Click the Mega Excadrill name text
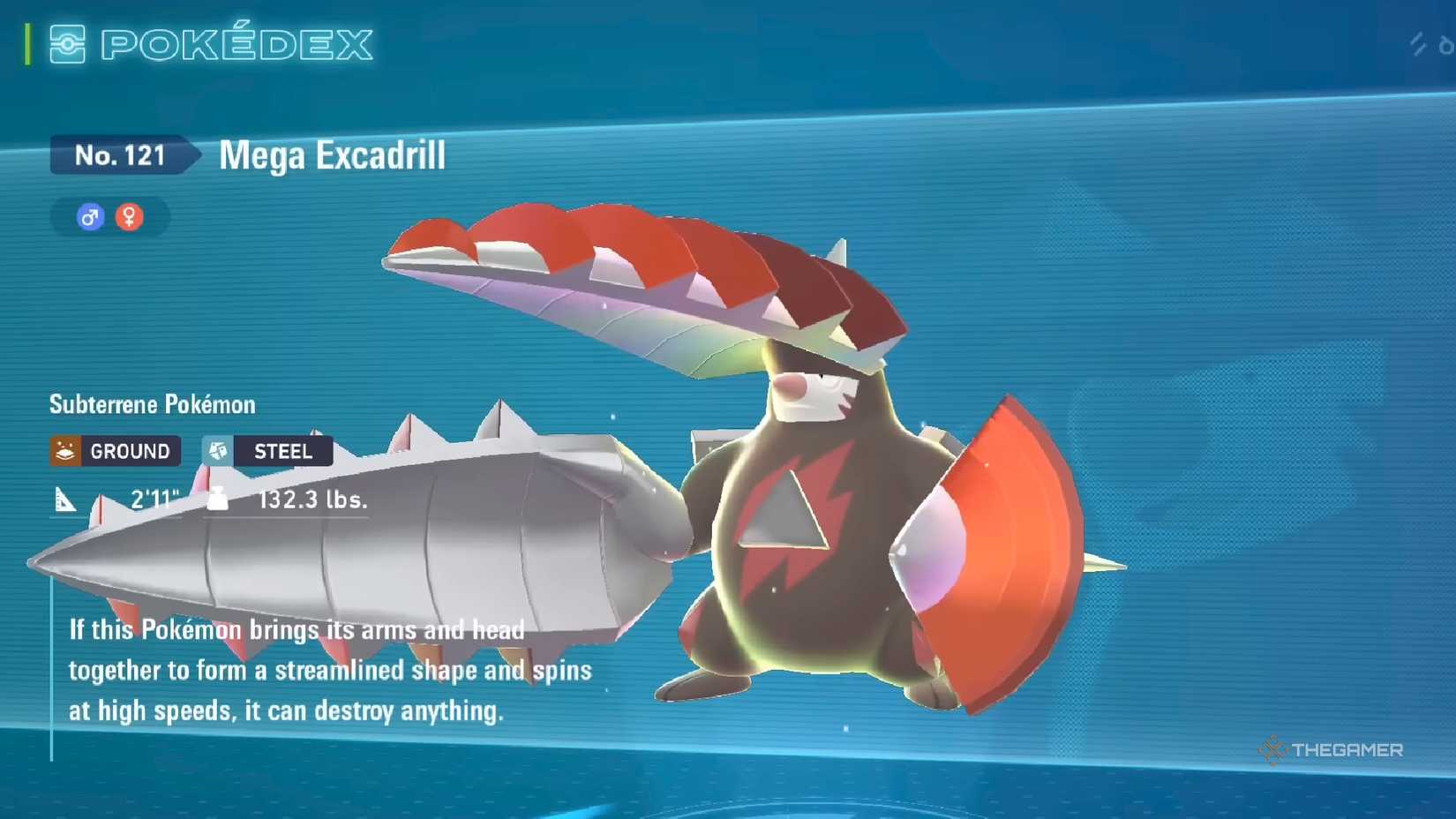Image resolution: width=1456 pixels, height=819 pixels. [x=332, y=156]
